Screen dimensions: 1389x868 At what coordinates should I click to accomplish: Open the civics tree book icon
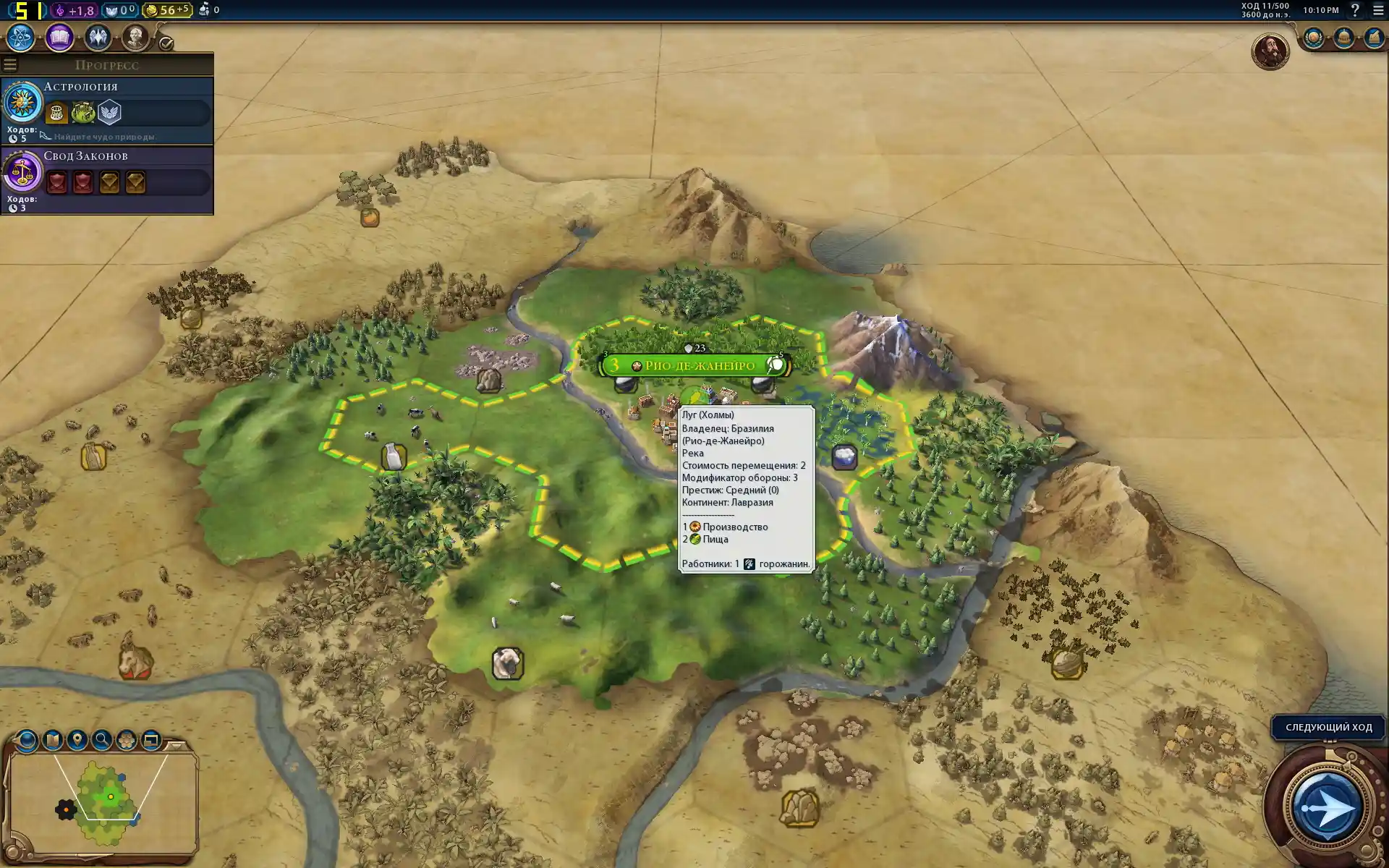(59, 38)
